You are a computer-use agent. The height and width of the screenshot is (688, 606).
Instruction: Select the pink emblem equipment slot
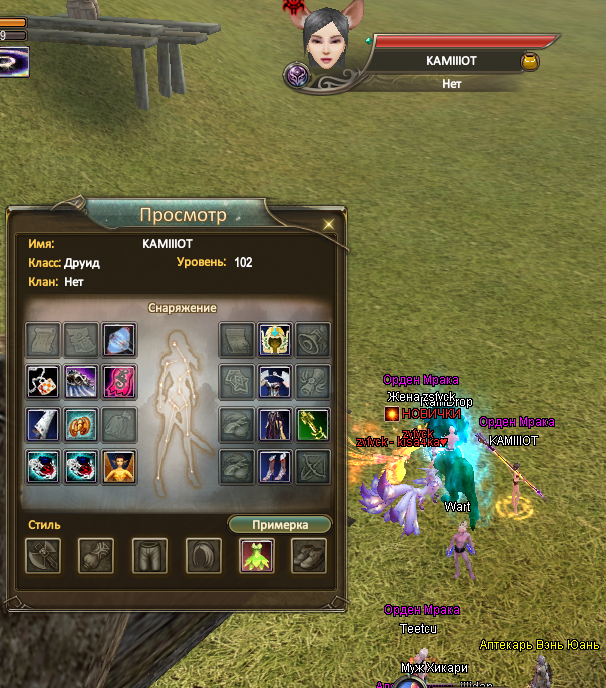coord(119,382)
